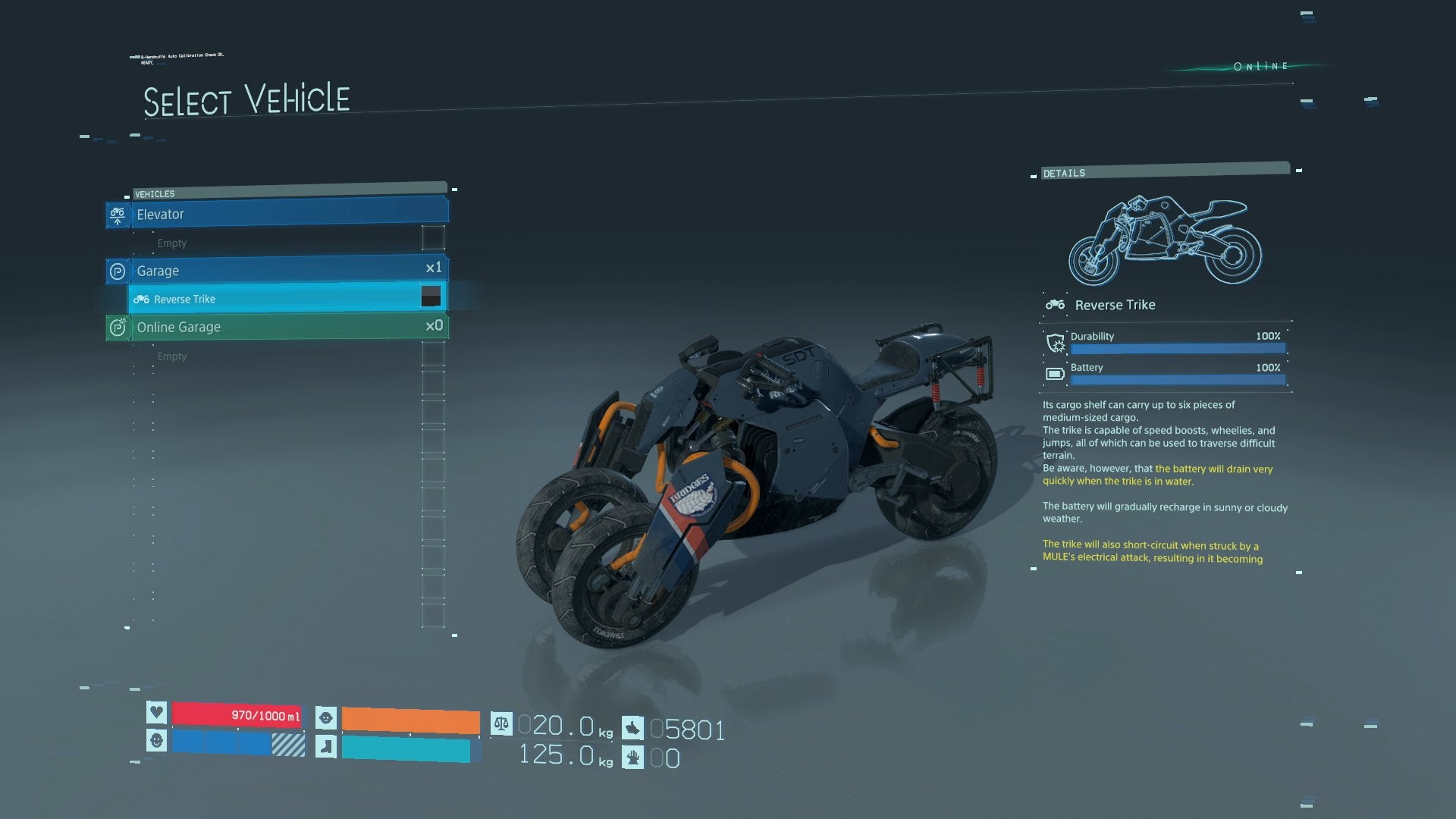Select the vehicle elevator icon beside Elevator

(x=118, y=215)
